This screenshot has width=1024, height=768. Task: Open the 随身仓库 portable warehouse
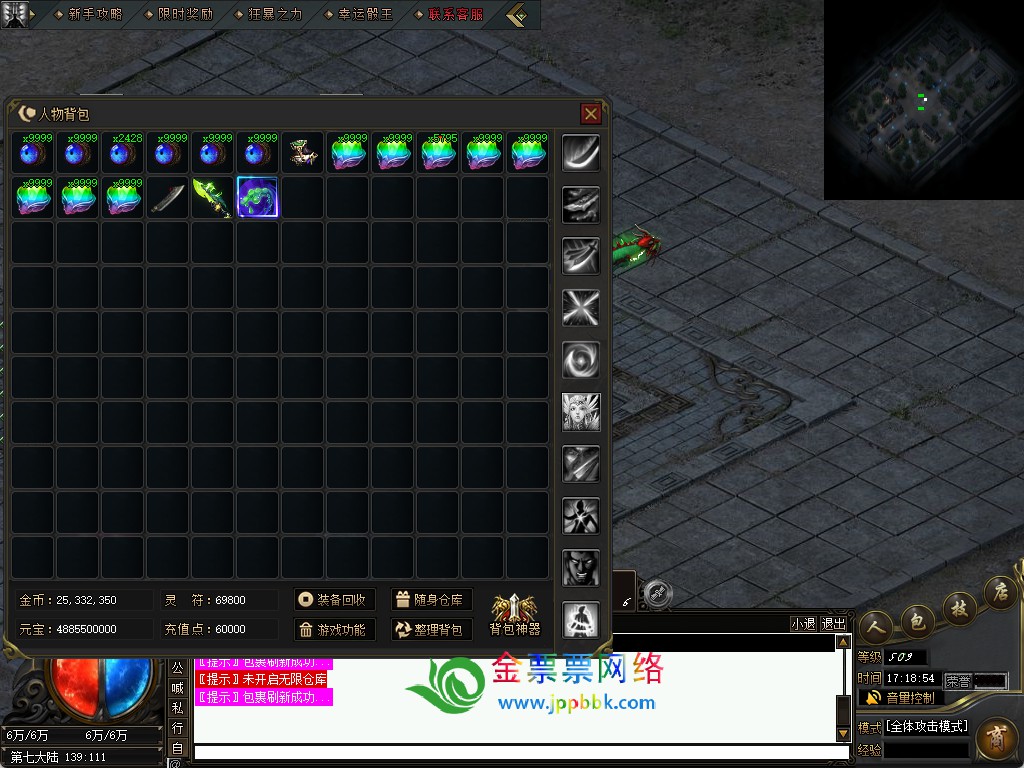tap(431, 600)
